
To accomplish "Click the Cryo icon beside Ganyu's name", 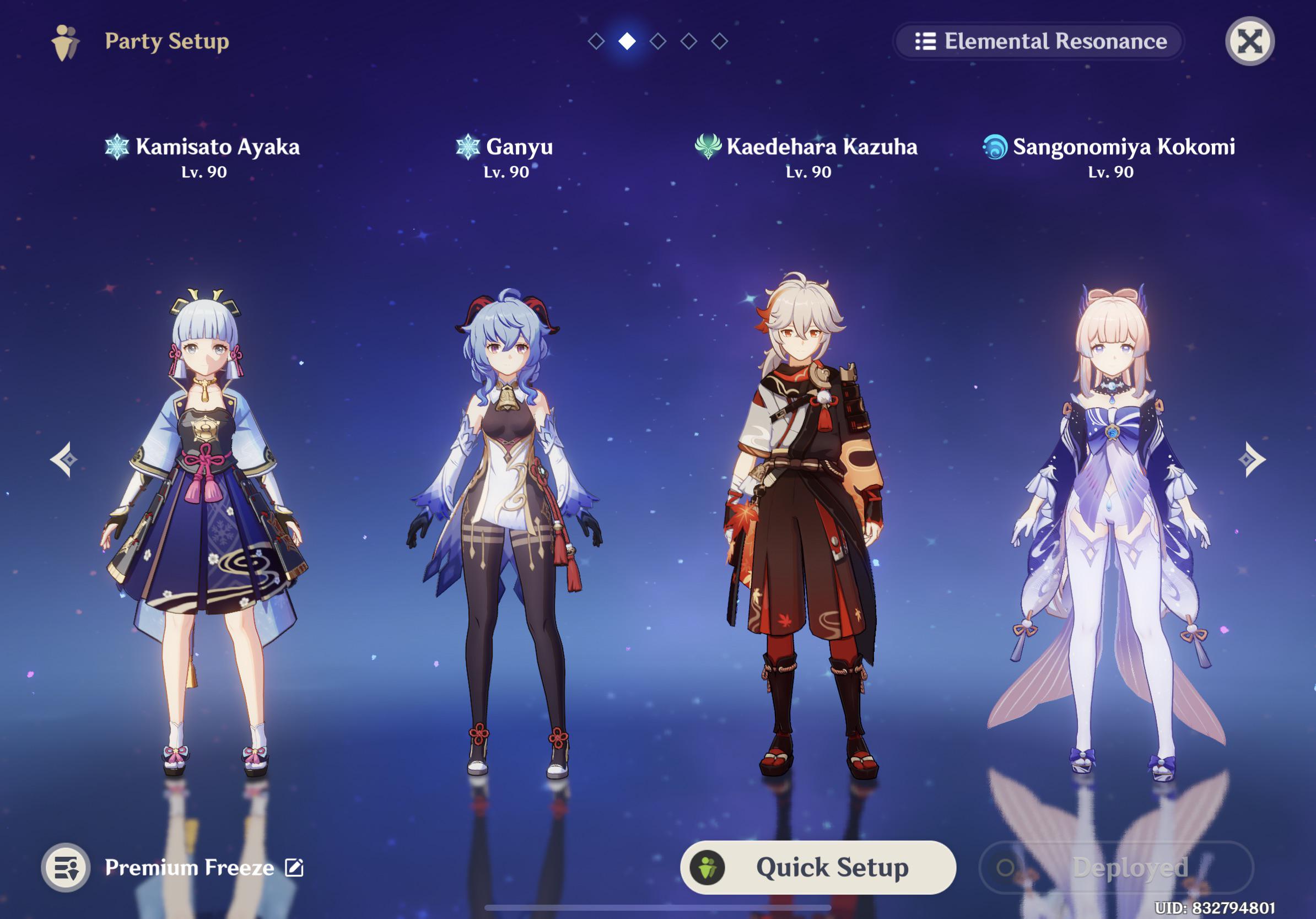I will (x=470, y=148).
